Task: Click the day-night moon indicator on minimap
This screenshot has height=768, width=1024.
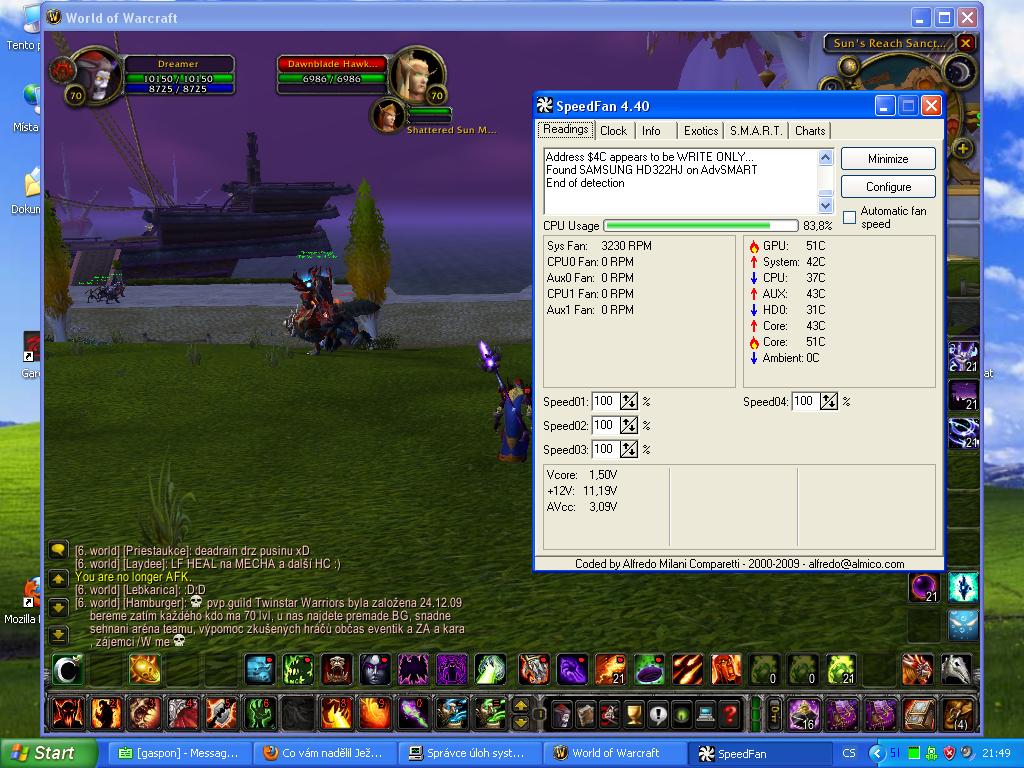Action: click(x=960, y=72)
